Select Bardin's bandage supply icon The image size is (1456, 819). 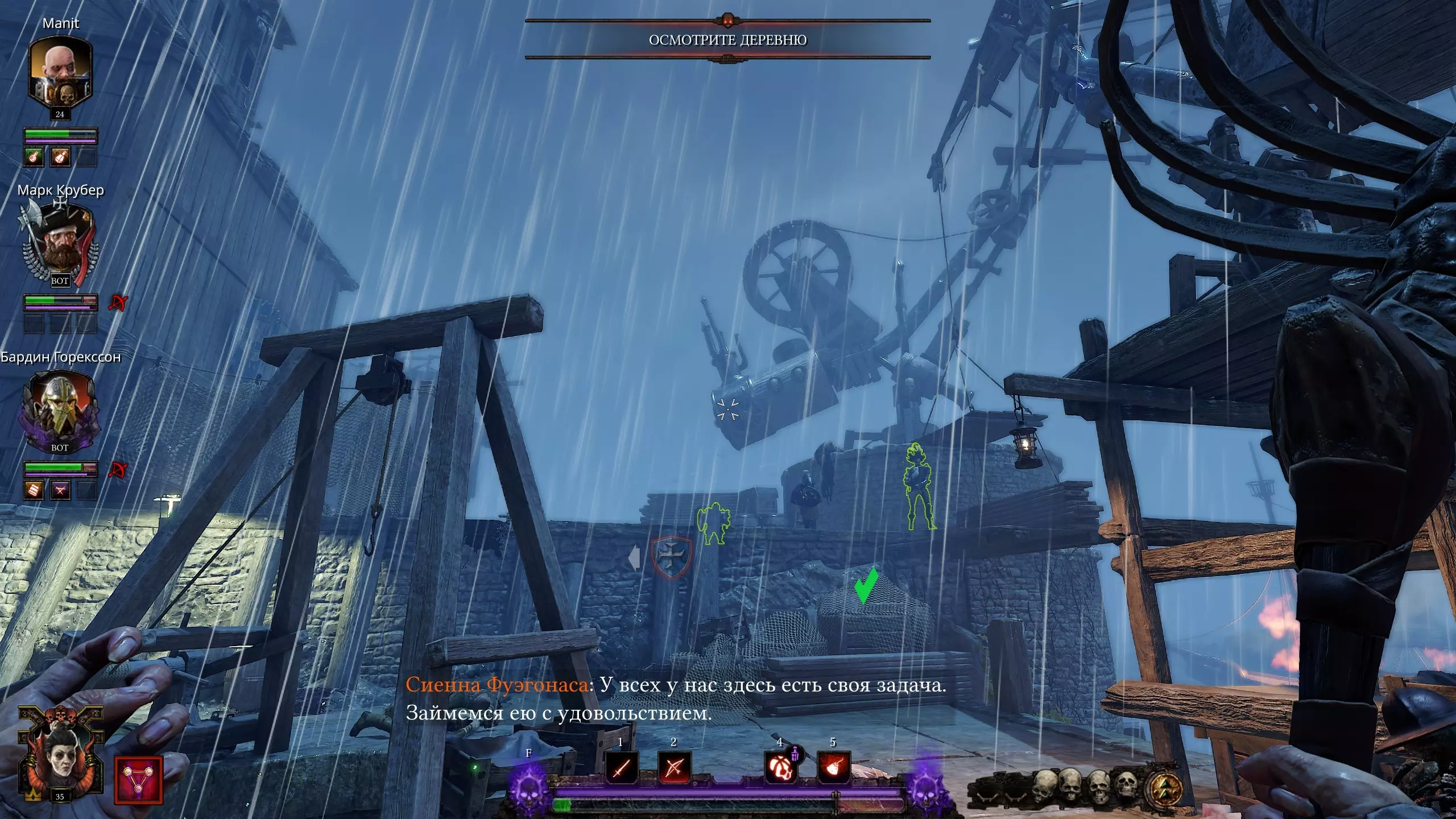pos(34,490)
